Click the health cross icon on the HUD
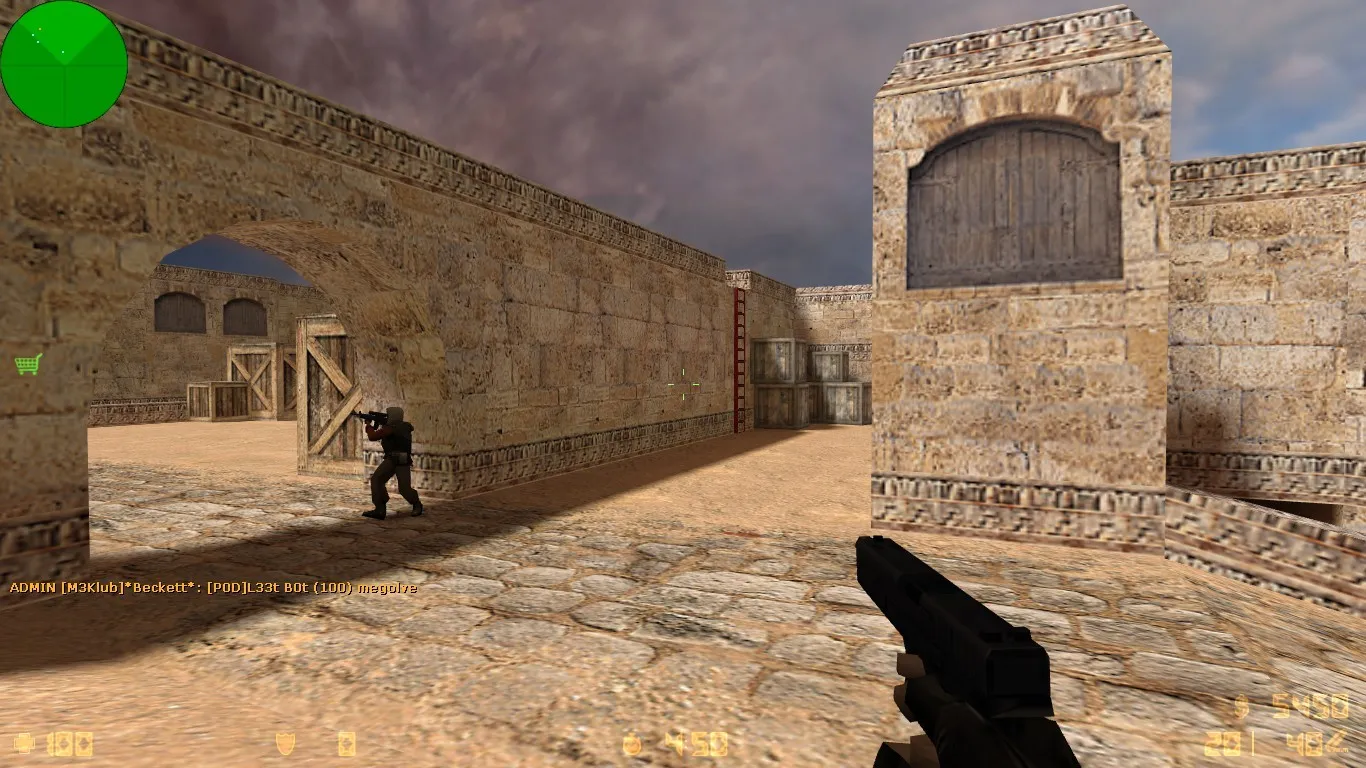Screen dimensions: 1366x768 [24, 742]
